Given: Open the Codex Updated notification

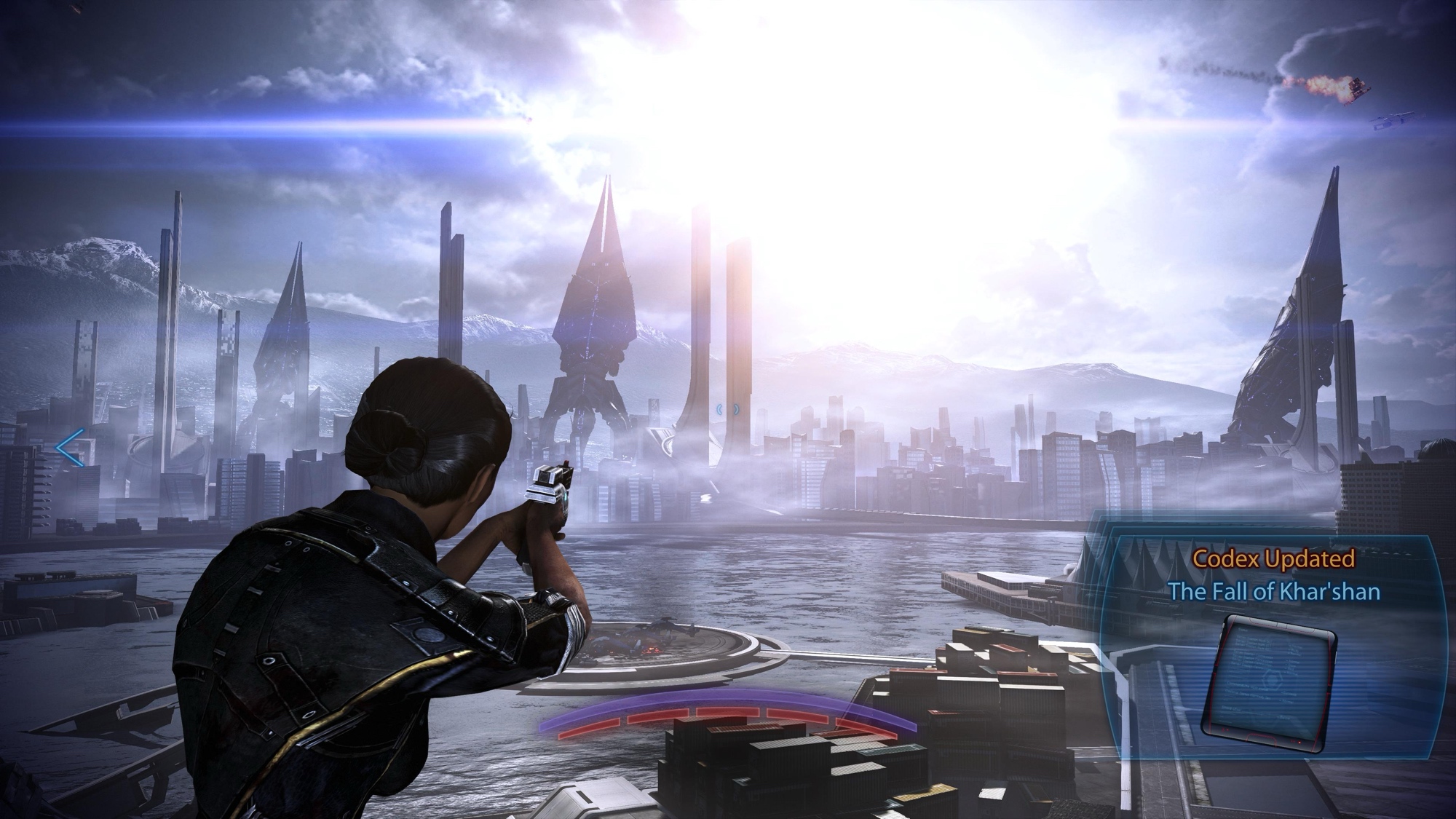Looking at the screenshot, I should [1273, 574].
